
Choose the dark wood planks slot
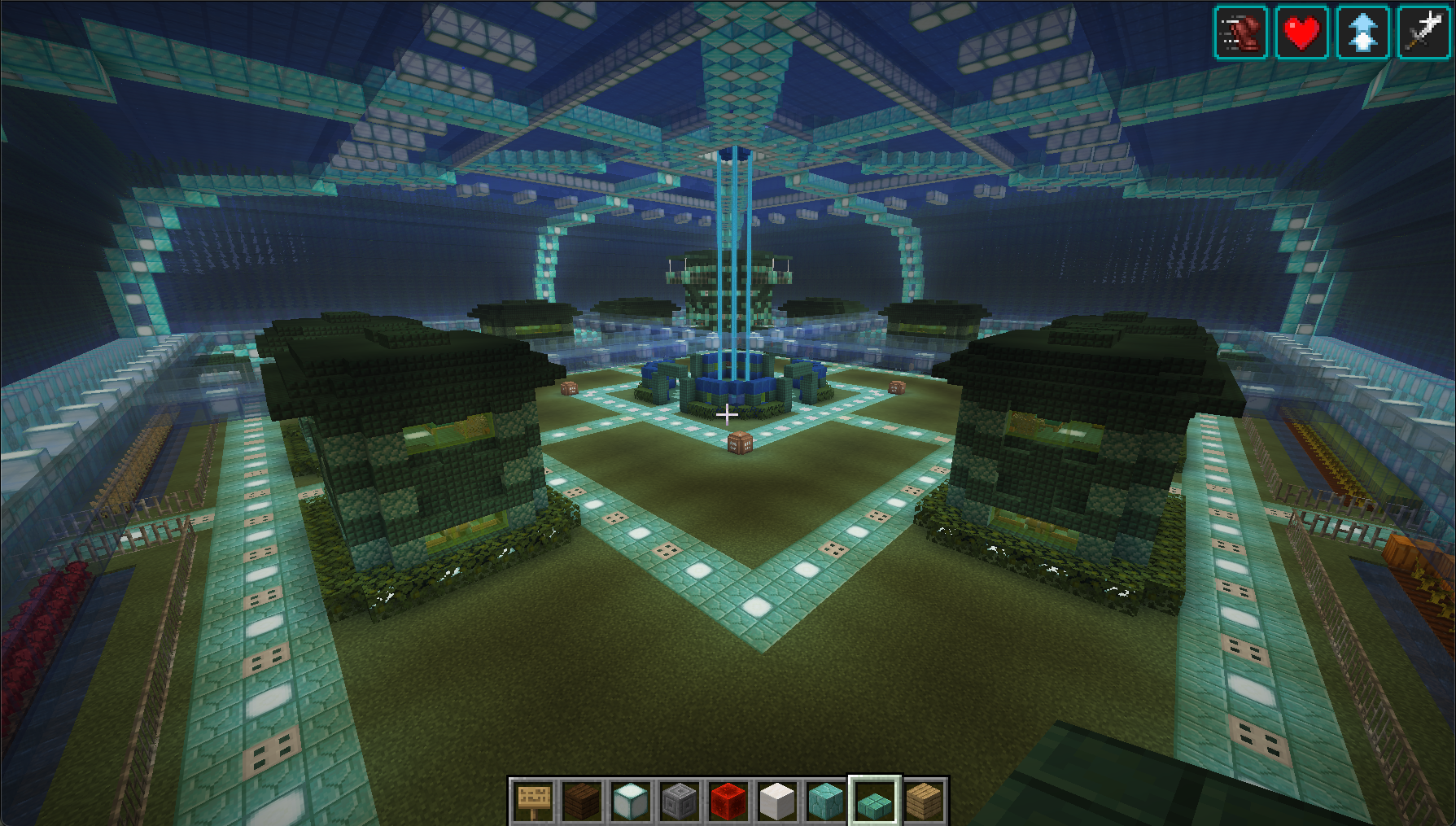582,801
